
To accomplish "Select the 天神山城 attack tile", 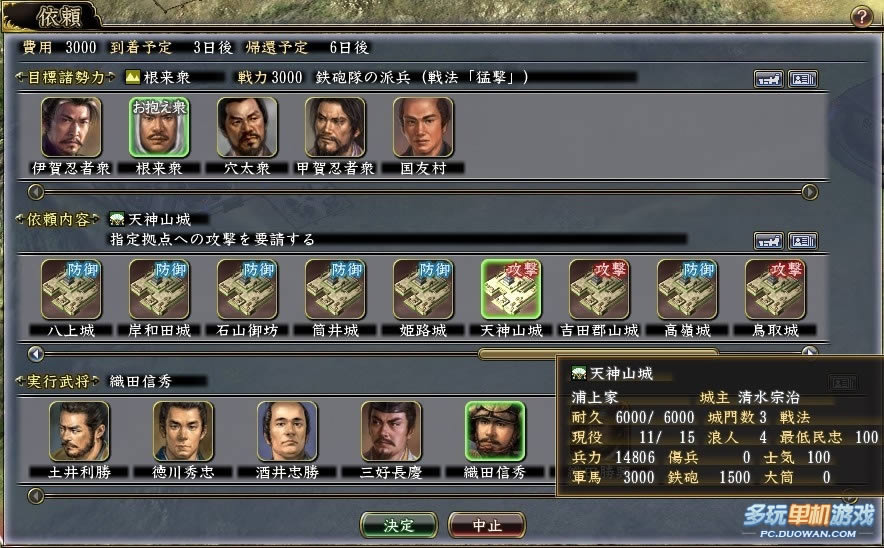I will click(511, 289).
